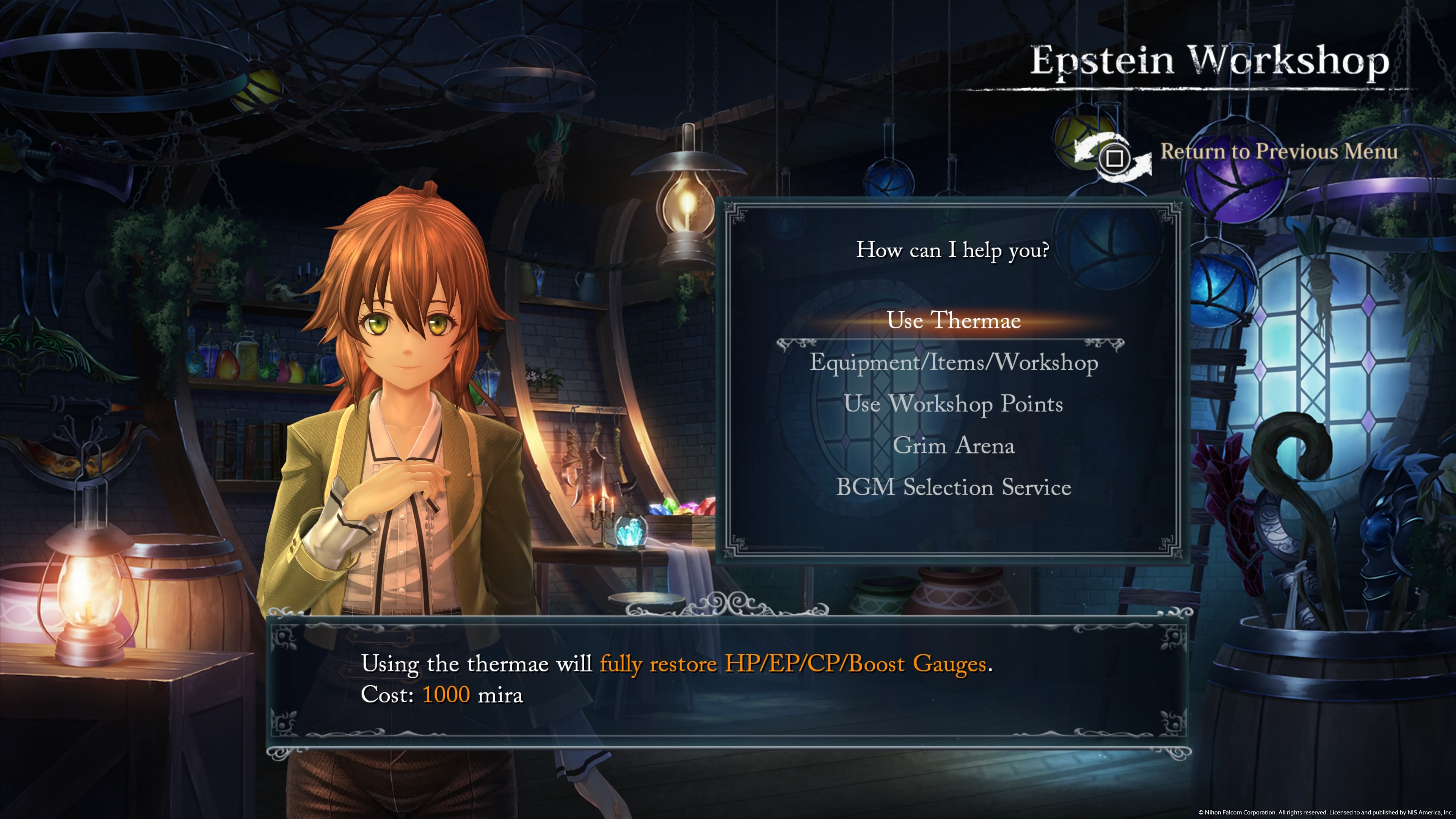Open BGM Selection Service

(954, 487)
